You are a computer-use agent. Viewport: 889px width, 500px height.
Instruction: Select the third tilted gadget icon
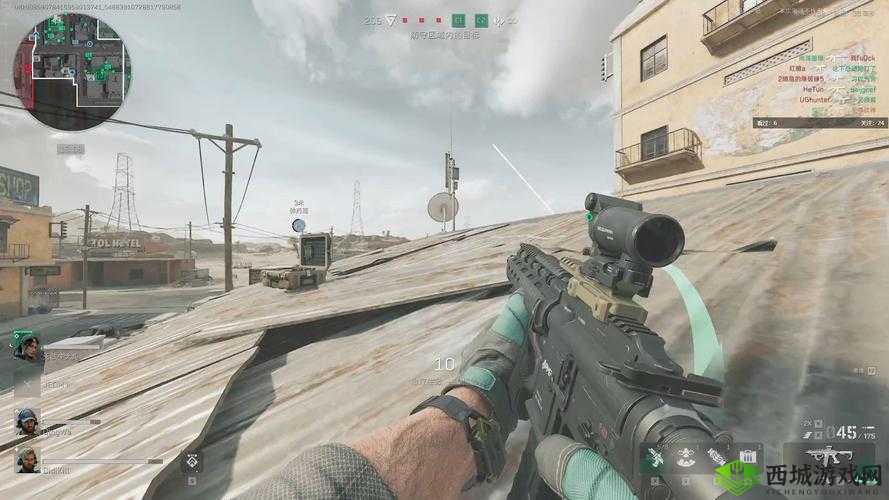click(716, 456)
